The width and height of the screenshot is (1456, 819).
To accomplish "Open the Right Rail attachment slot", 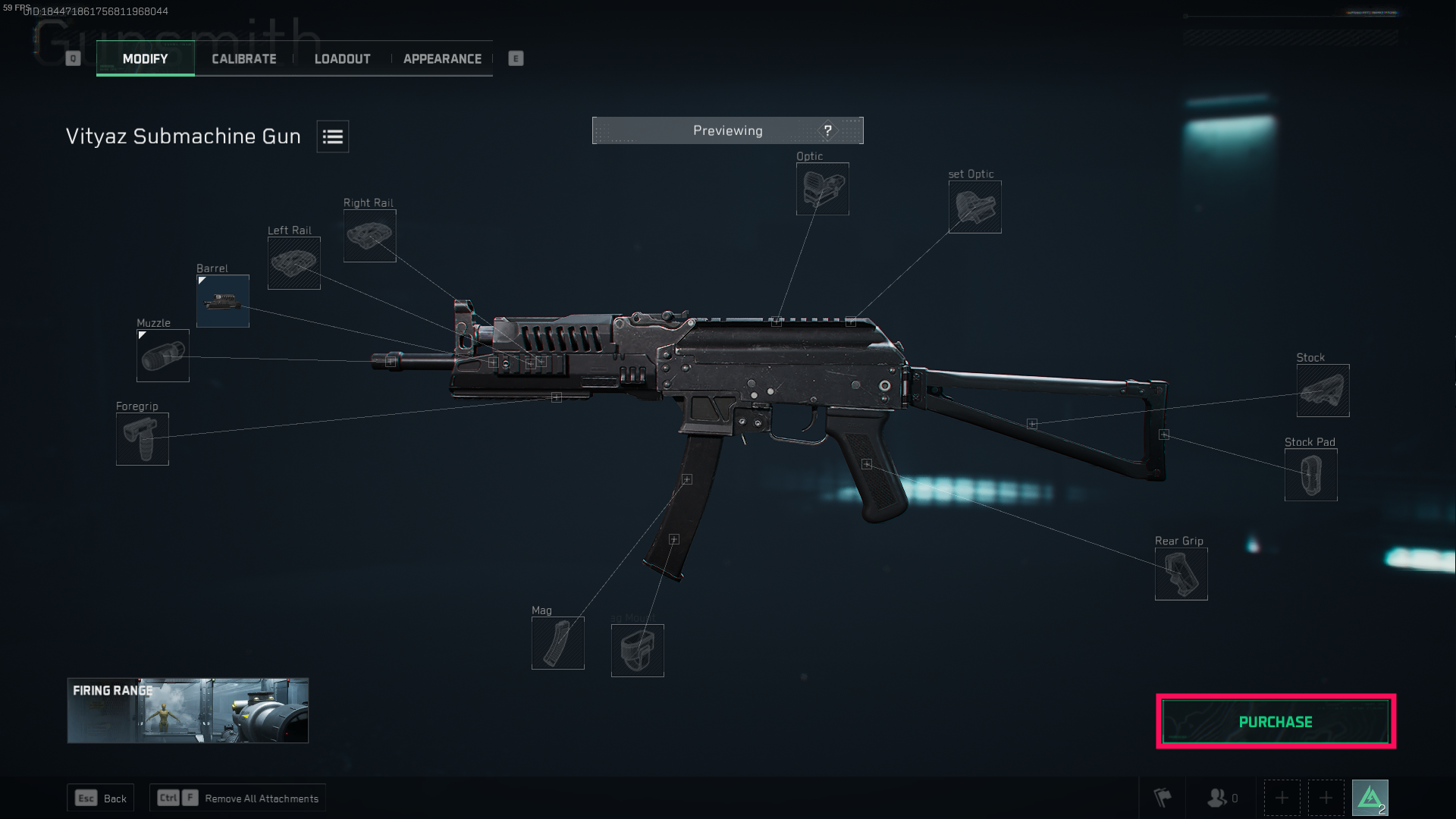I will [x=369, y=235].
